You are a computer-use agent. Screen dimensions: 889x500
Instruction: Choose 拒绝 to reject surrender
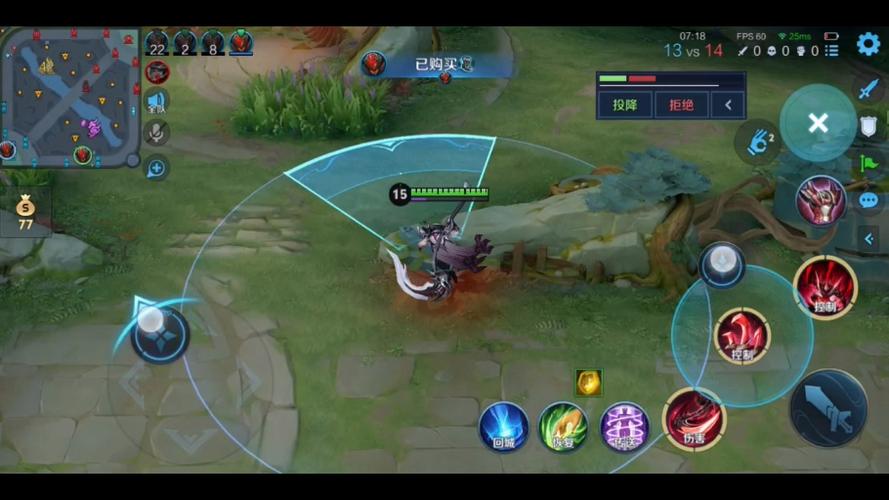[x=681, y=104]
